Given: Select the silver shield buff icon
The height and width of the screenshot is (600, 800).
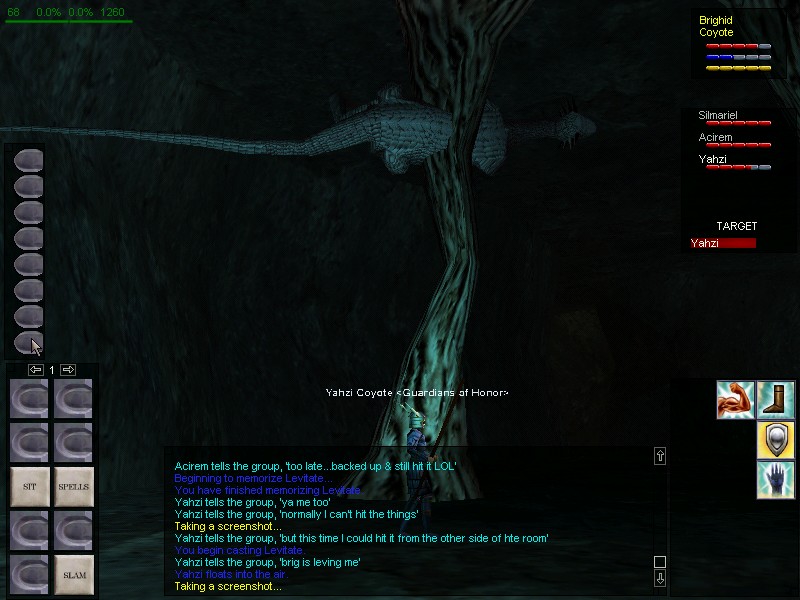Looking at the screenshot, I should [x=775, y=440].
